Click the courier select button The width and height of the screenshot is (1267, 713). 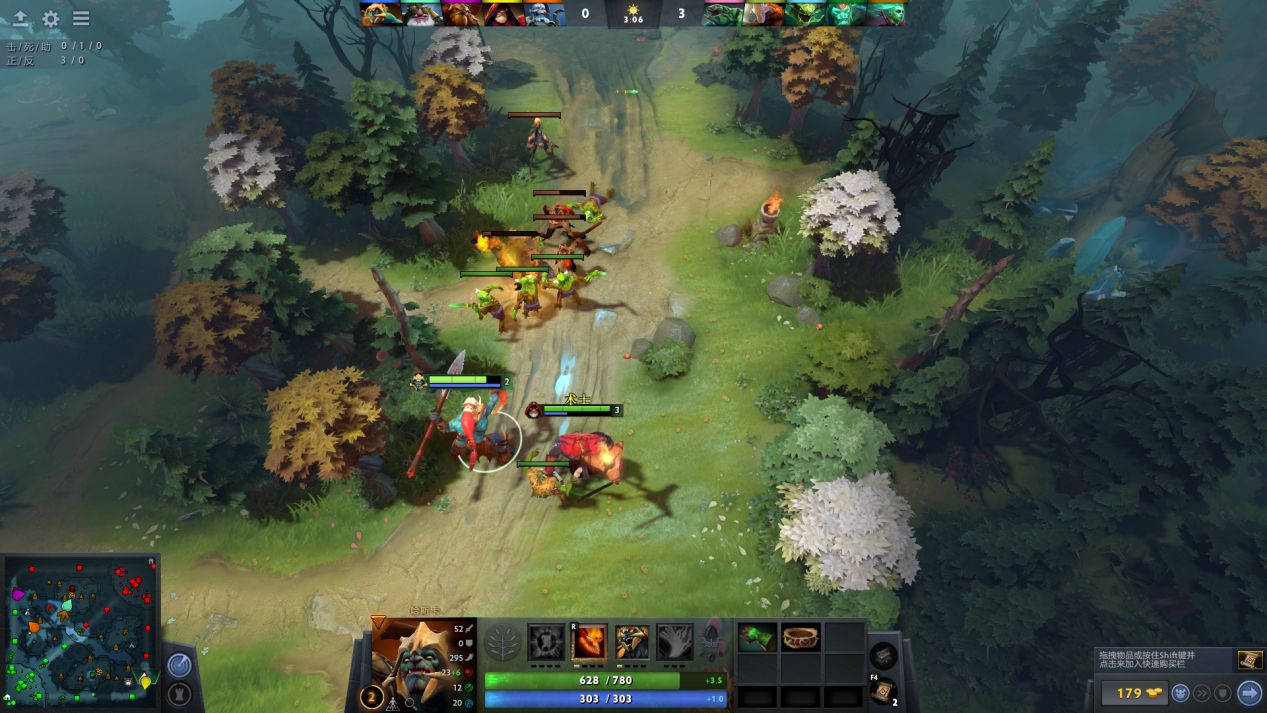pyautogui.click(x=1181, y=692)
